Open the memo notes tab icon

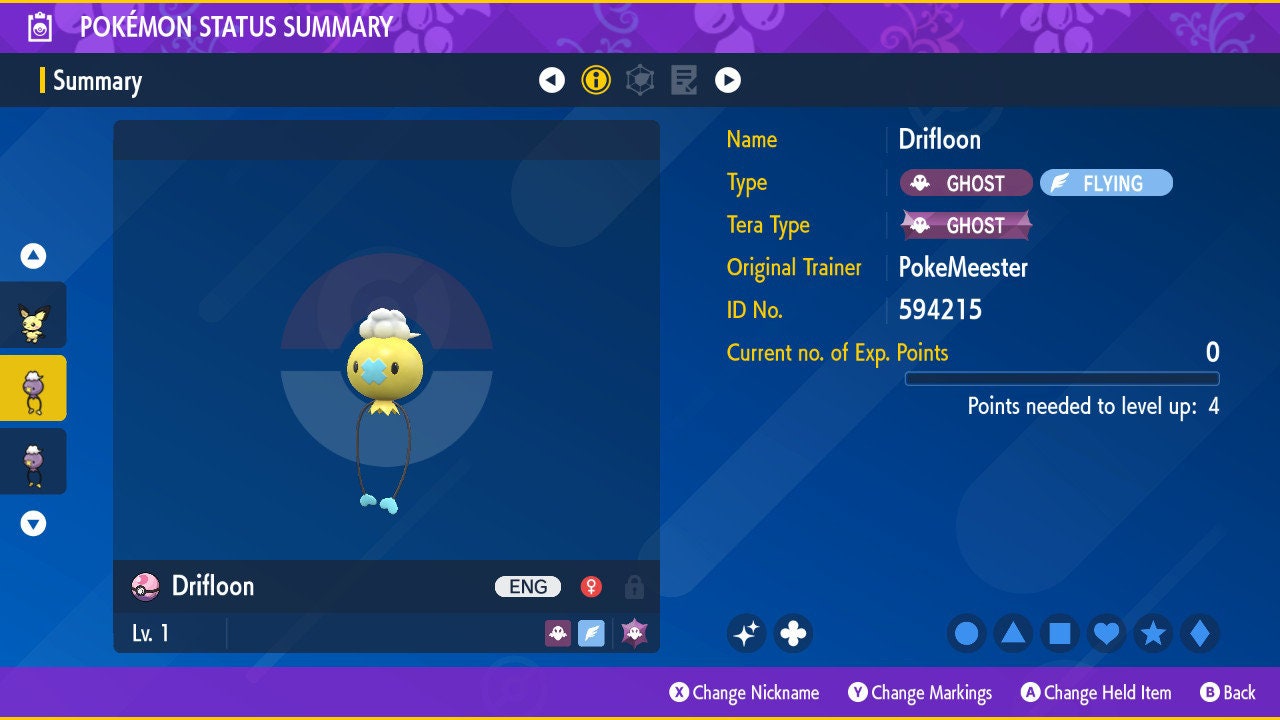pos(684,80)
